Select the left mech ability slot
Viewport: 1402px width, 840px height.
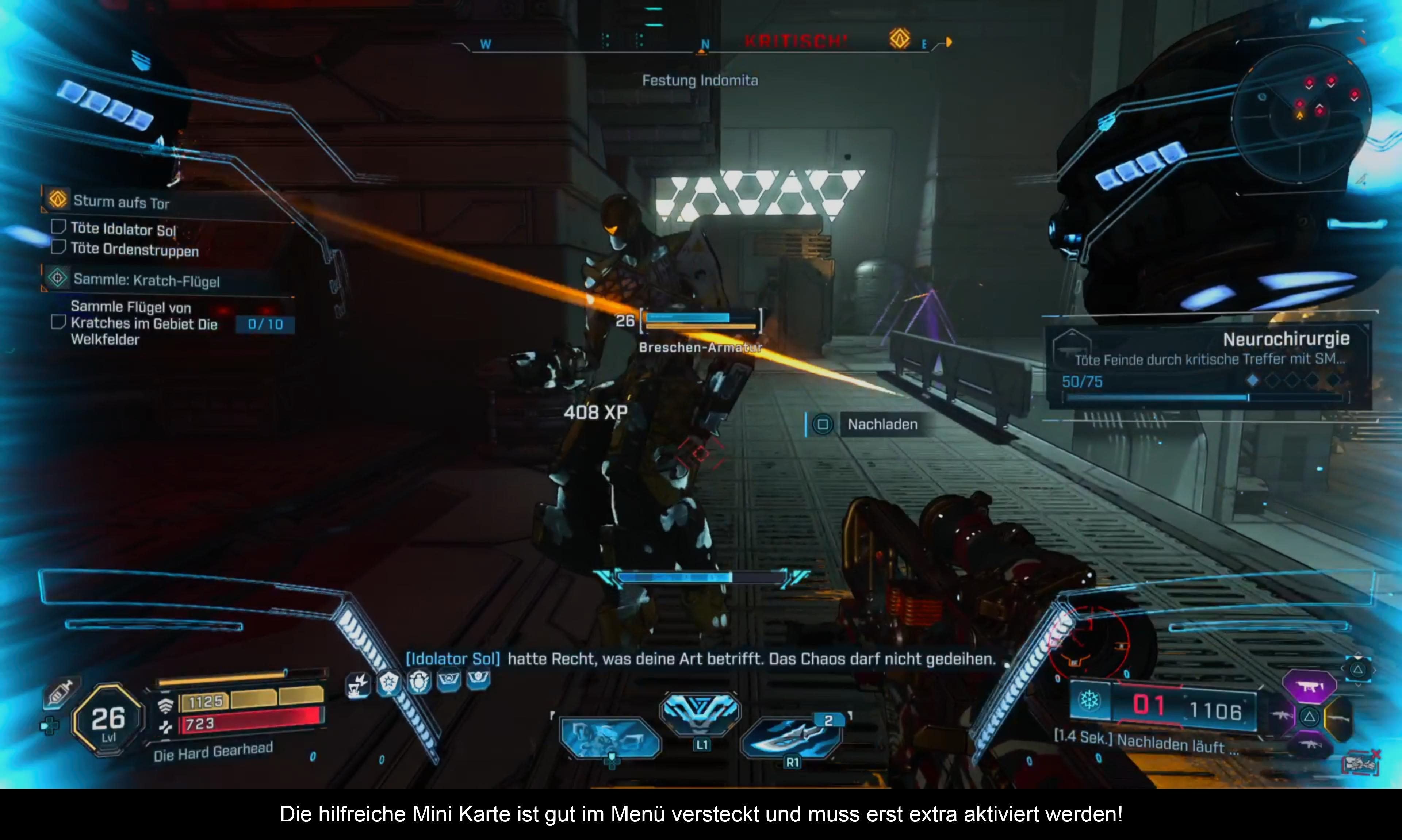coord(610,737)
